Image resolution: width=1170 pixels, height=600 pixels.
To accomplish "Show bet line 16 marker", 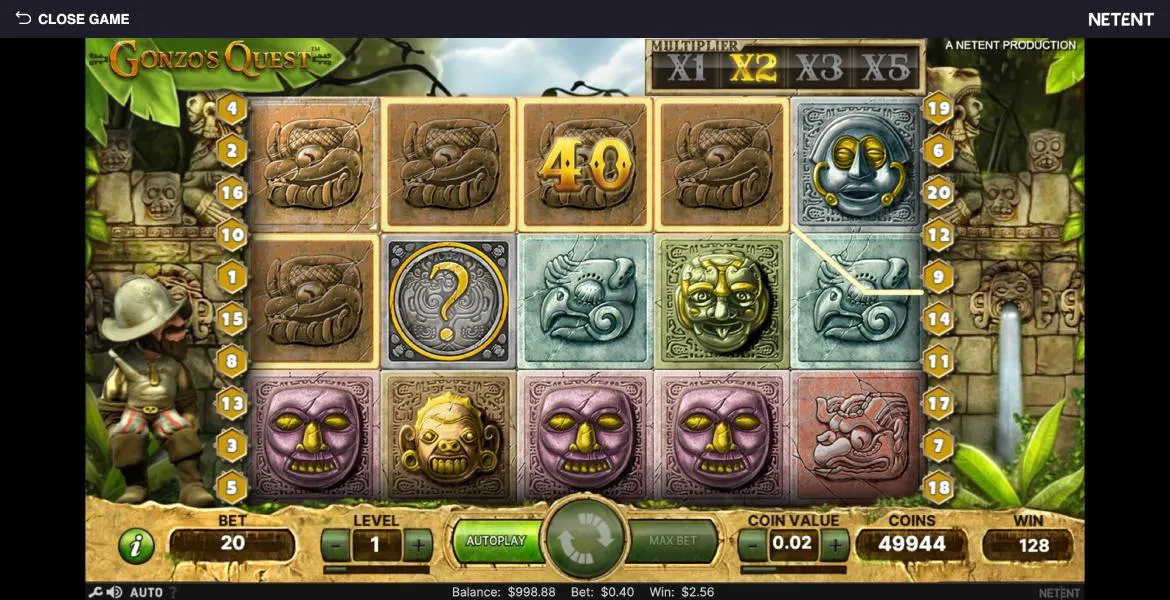I will [232, 192].
